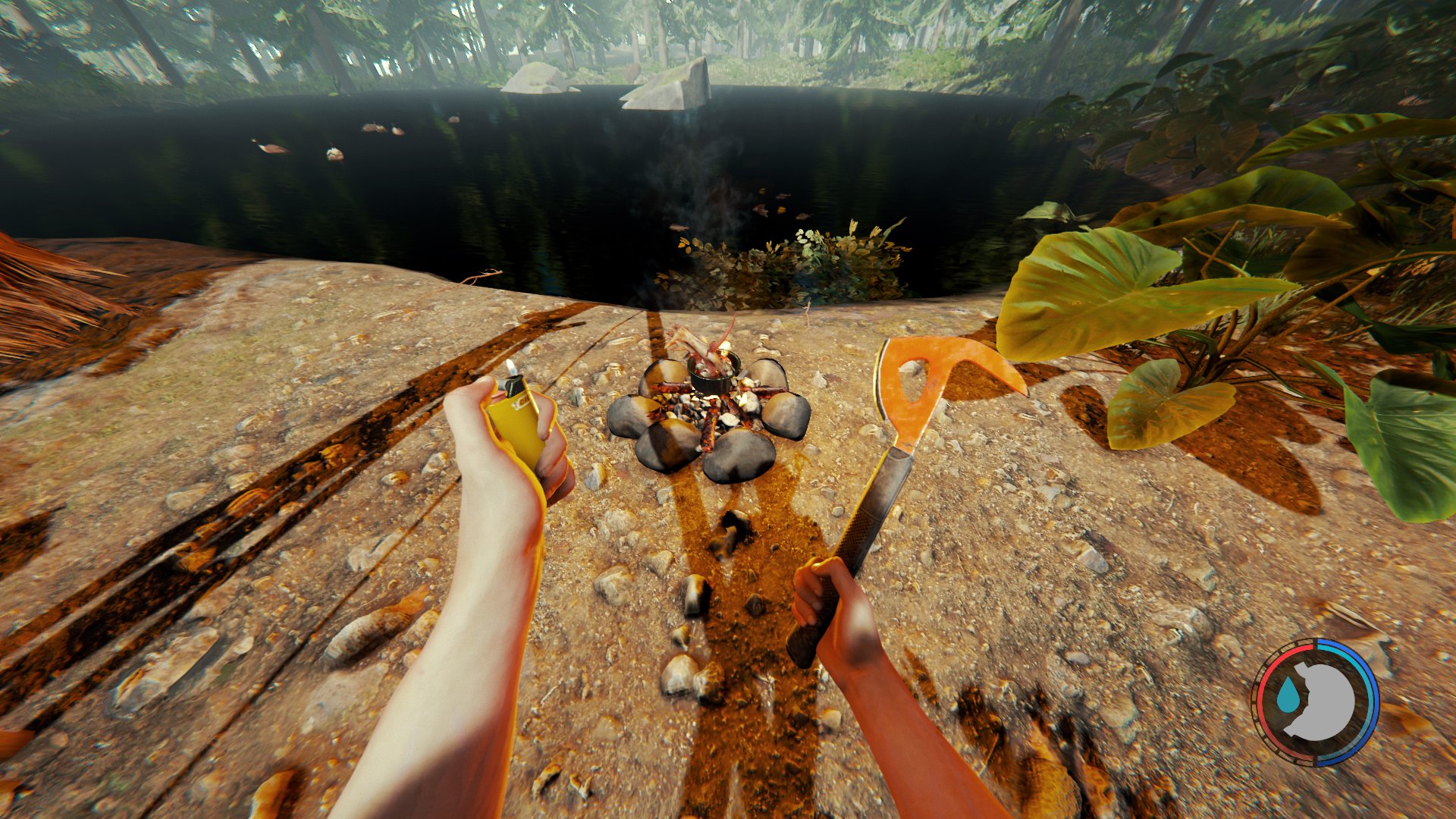Click the water droplet hydration icon
The image size is (1456, 819).
1289,693
